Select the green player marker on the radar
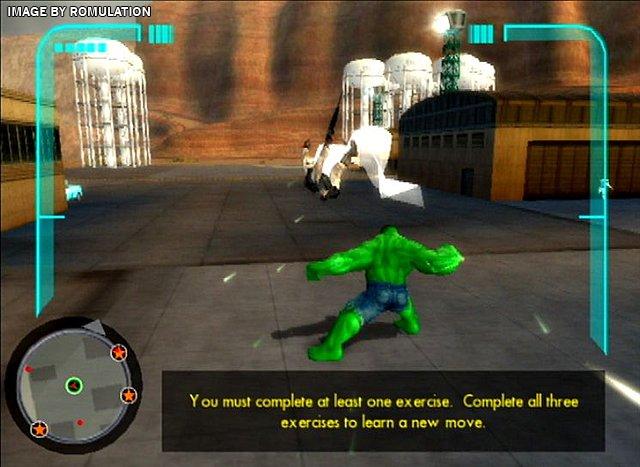 [x=73, y=384]
